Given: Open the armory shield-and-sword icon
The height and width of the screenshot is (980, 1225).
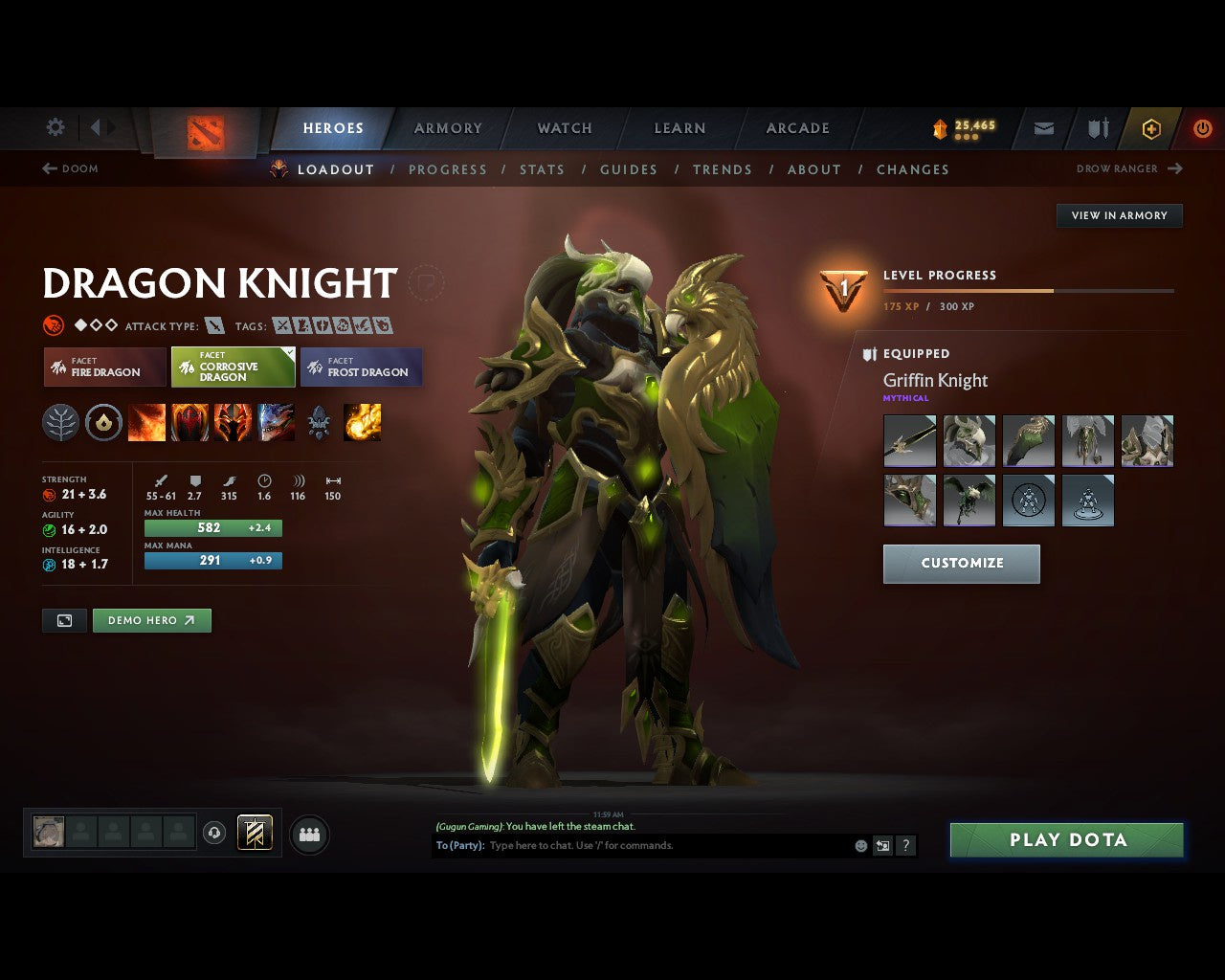Looking at the screenshot, I should click(x=1097, y=128).
